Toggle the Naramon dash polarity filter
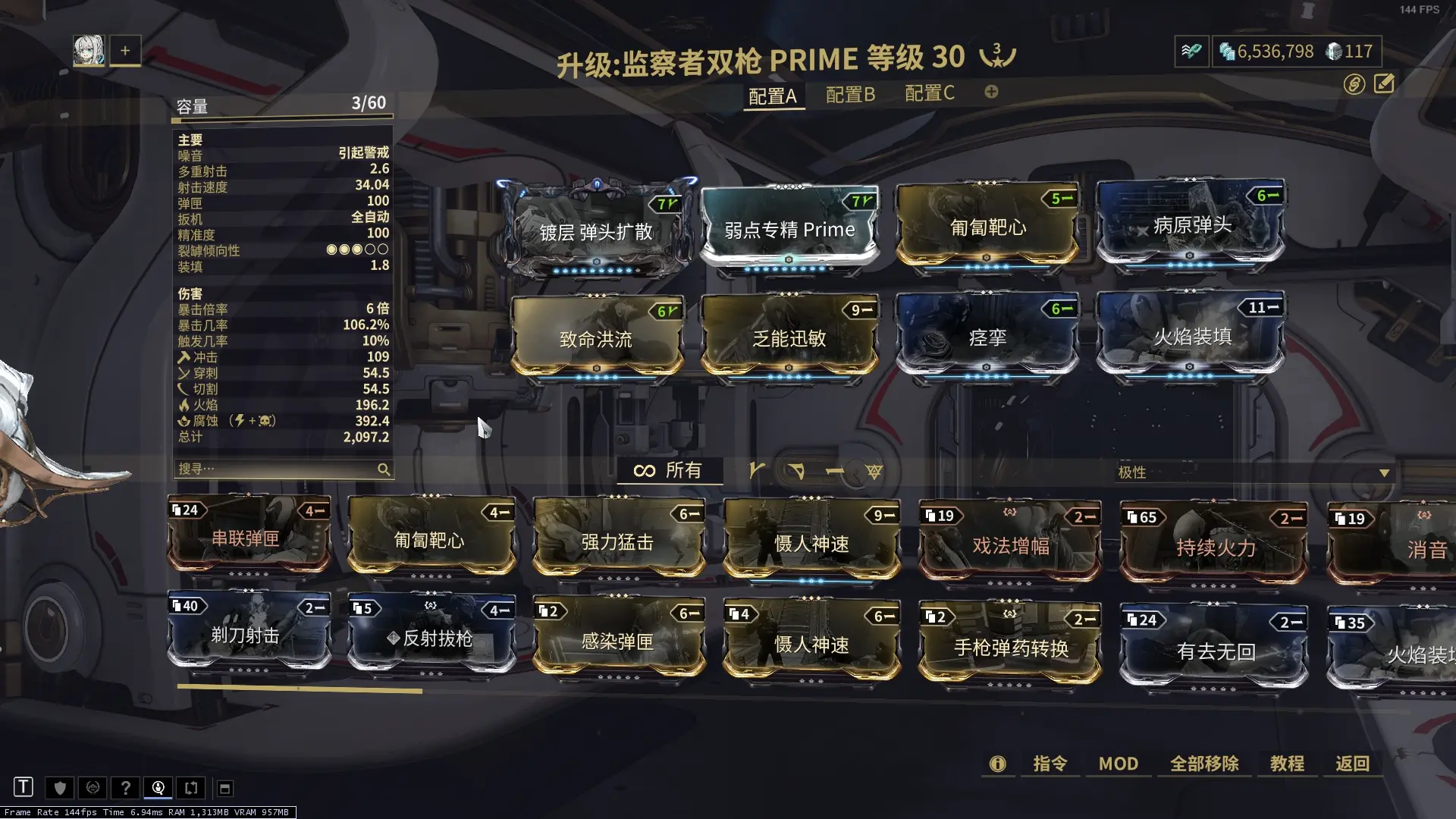Screen dimensions: 1456x819 click(x=836, y=470)
